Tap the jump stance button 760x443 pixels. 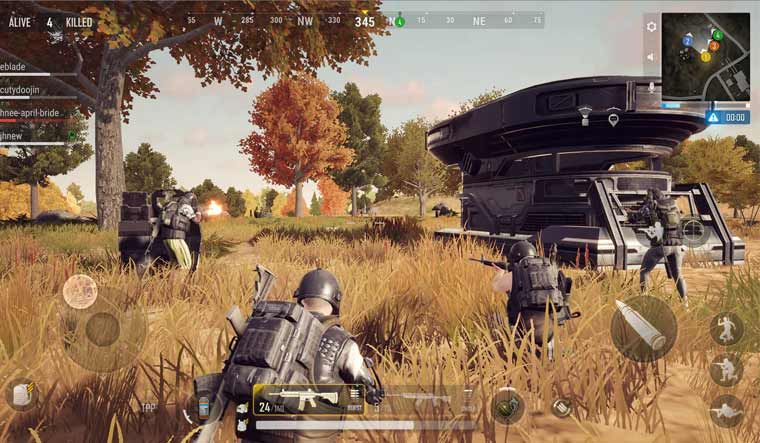point(727,328)
